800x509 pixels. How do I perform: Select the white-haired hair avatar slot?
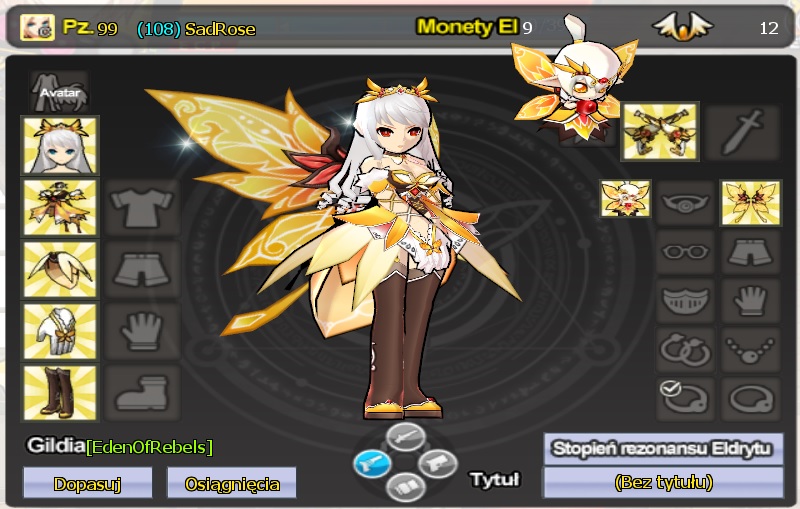pos(60,146)
